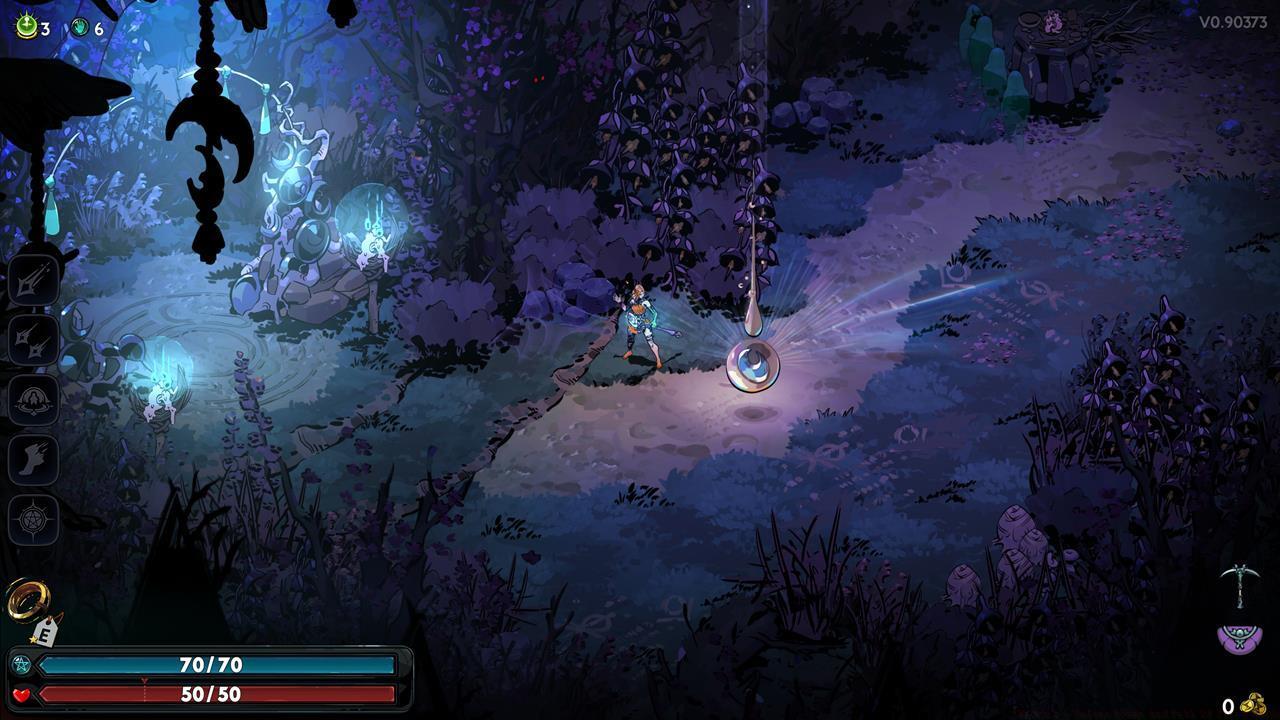Click the Cast ability slot
The height and width of the screenshot is (720, 1280).
[34, 400]
